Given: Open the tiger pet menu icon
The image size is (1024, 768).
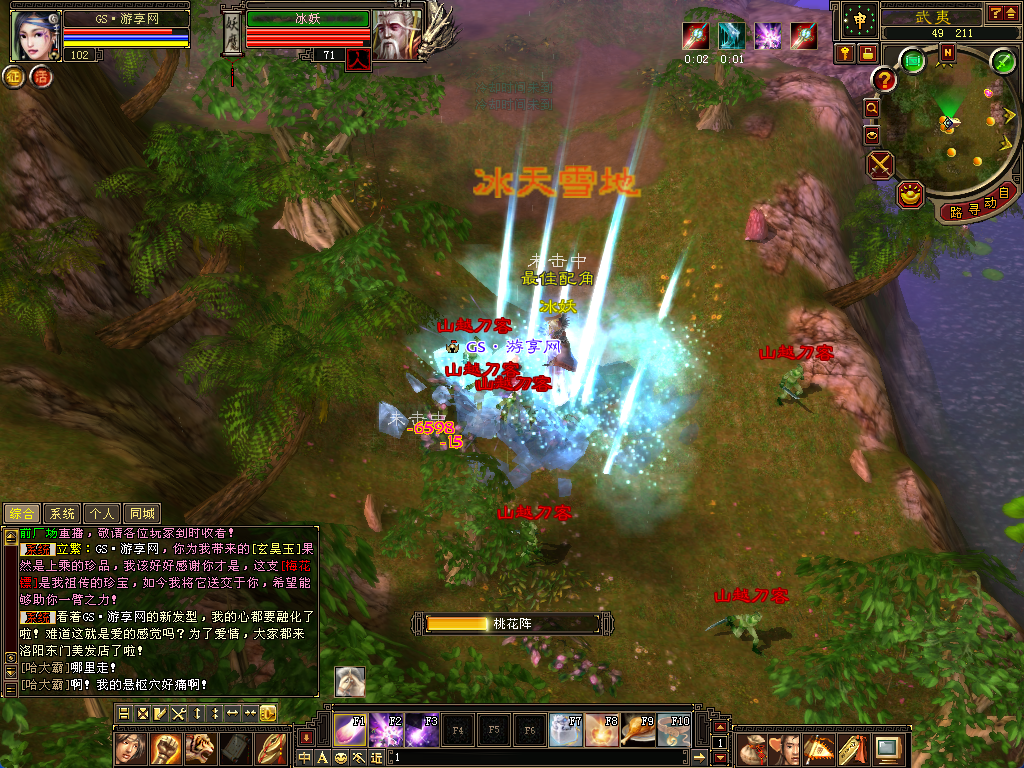Looking at the screenshot, I should coord(199,747).
